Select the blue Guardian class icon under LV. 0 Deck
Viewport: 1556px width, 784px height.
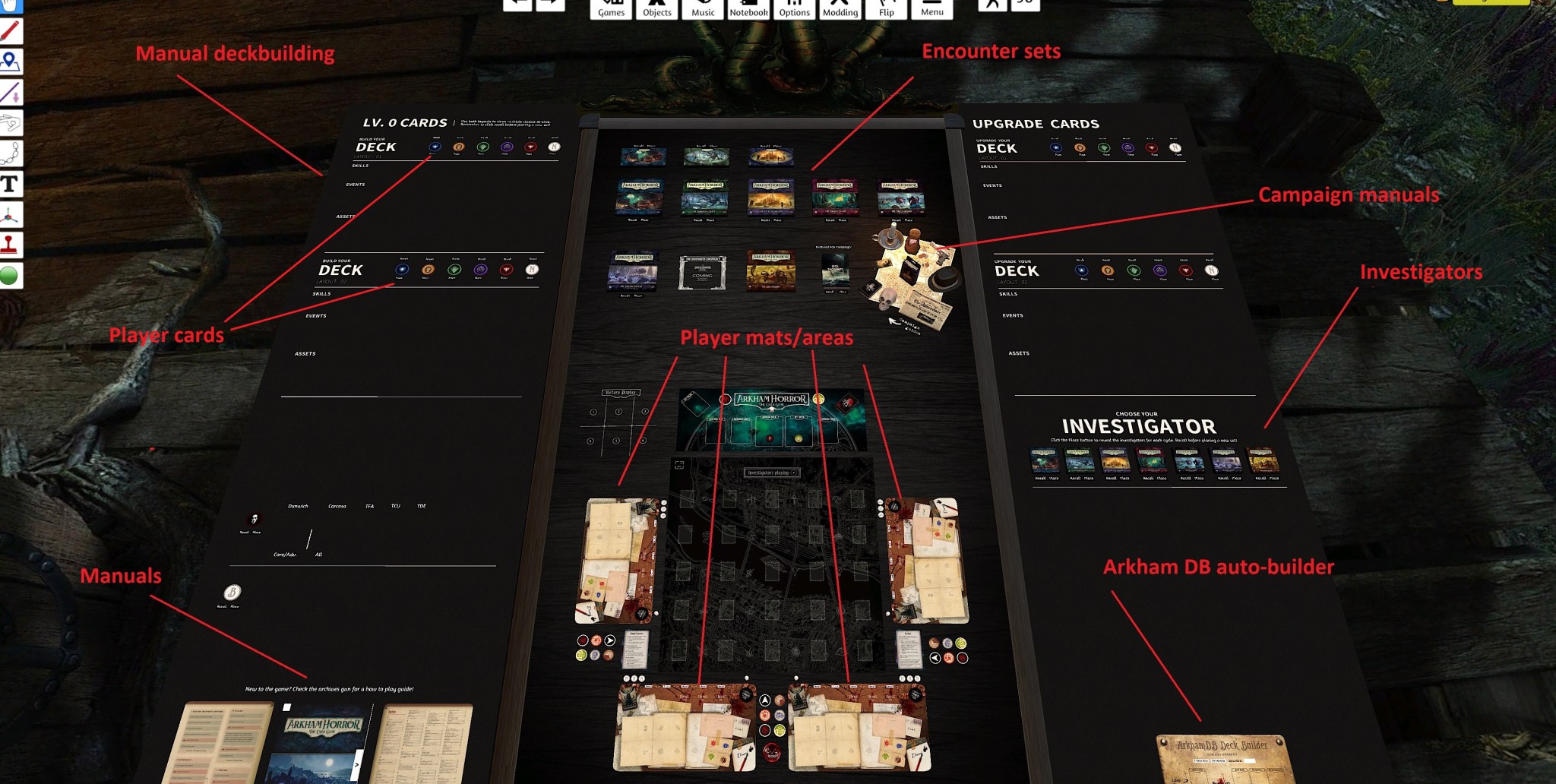point(435,147)
